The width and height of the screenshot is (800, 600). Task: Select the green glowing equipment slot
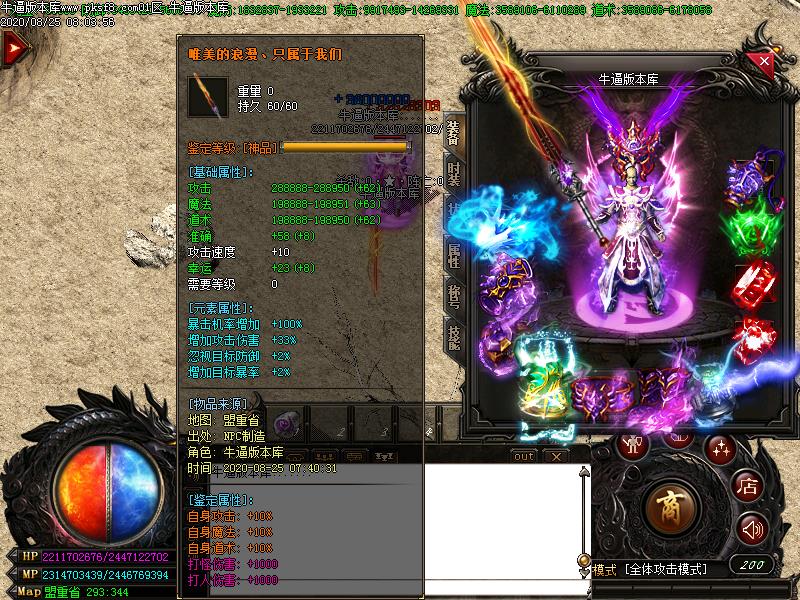[751, 227]
